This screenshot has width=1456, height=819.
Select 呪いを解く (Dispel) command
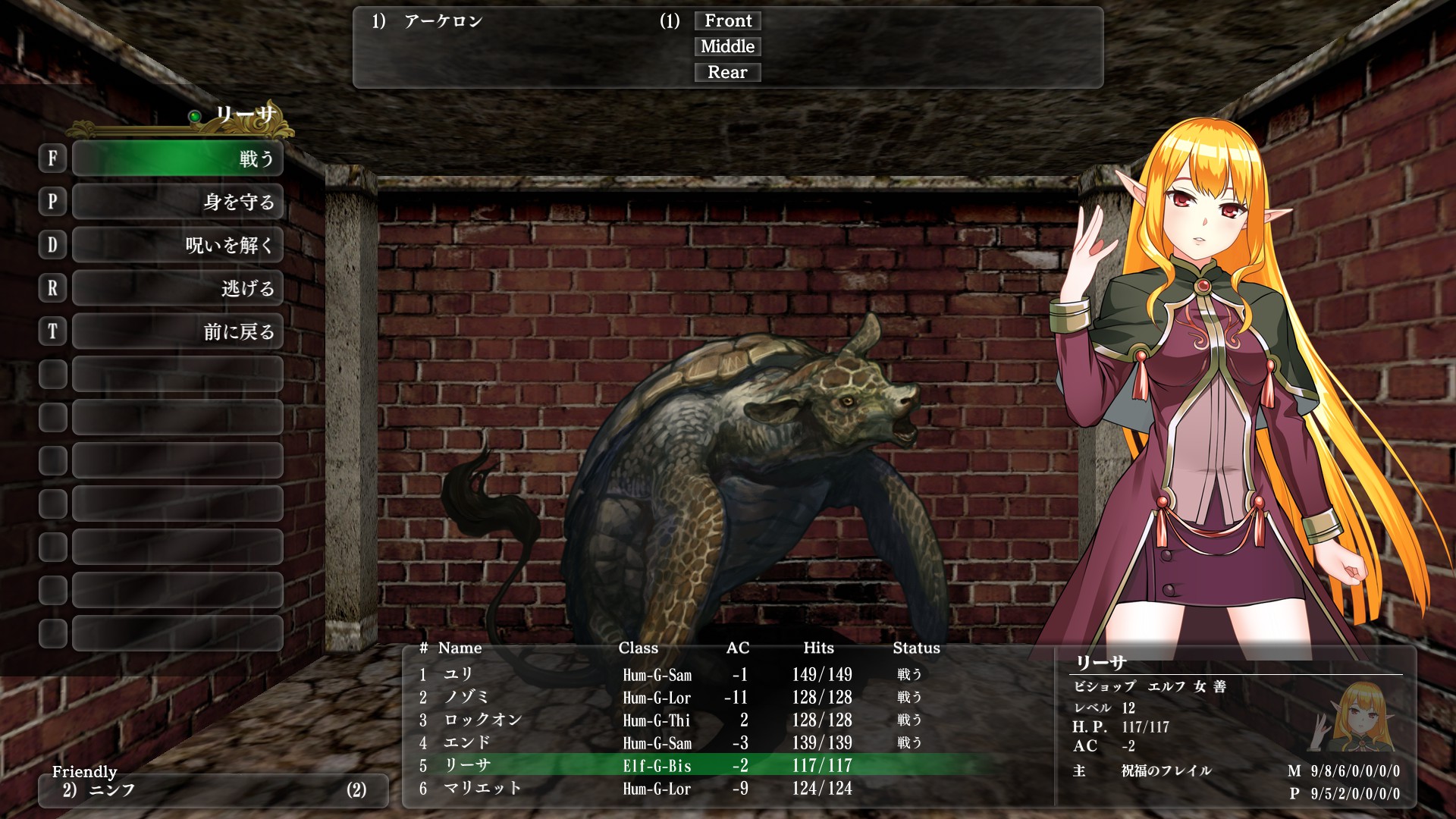177,245
